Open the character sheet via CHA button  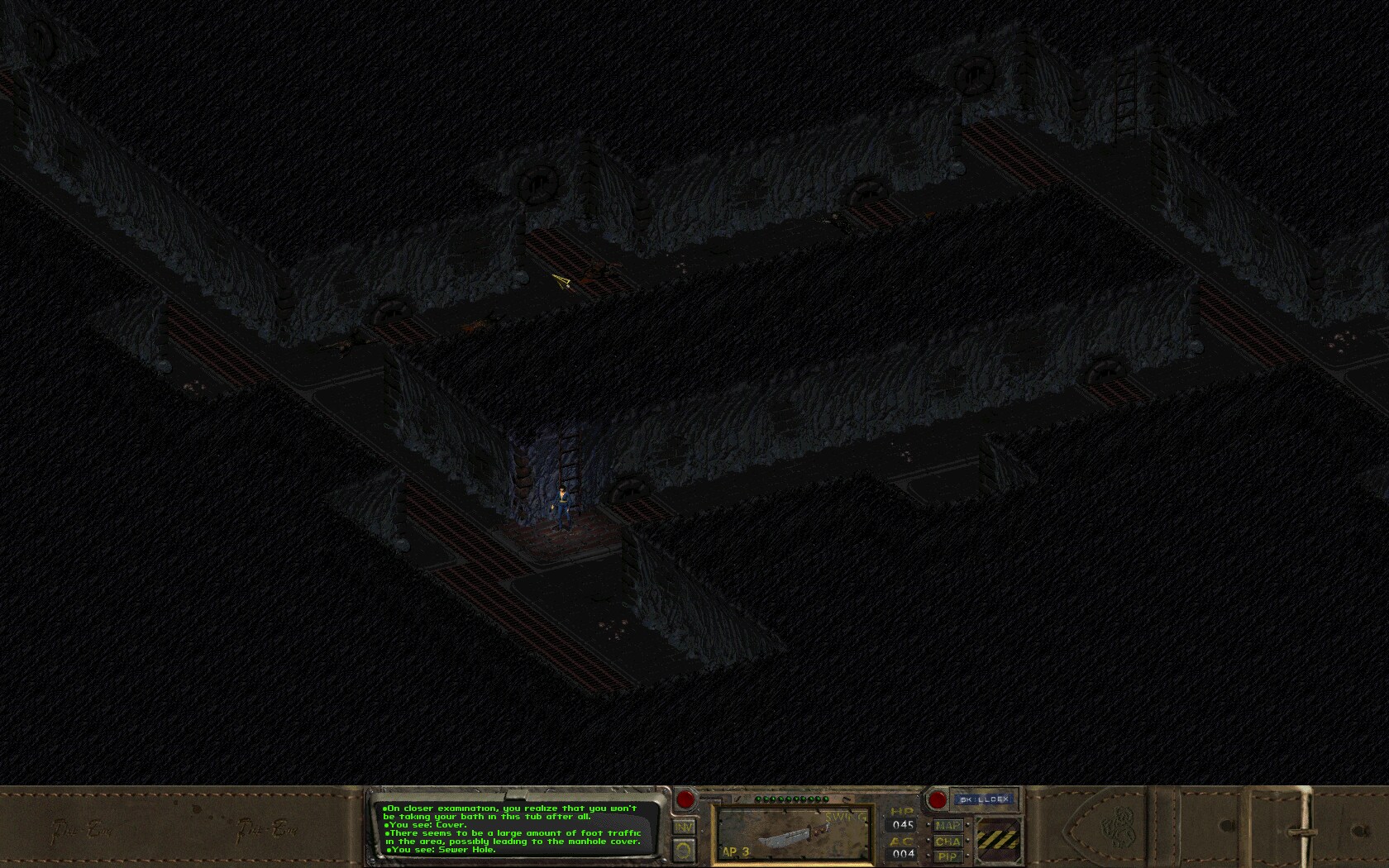[x=948, y=841]
